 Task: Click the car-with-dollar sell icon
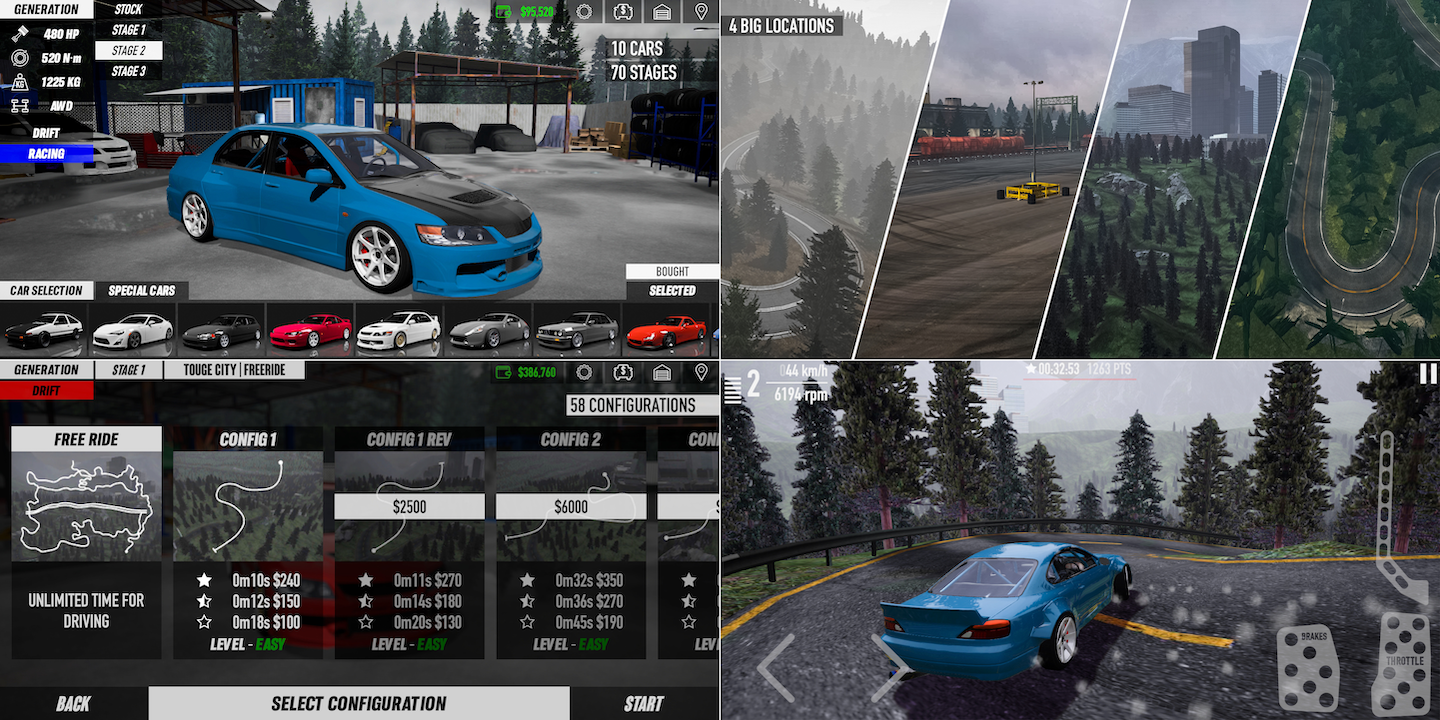[622, 12]
